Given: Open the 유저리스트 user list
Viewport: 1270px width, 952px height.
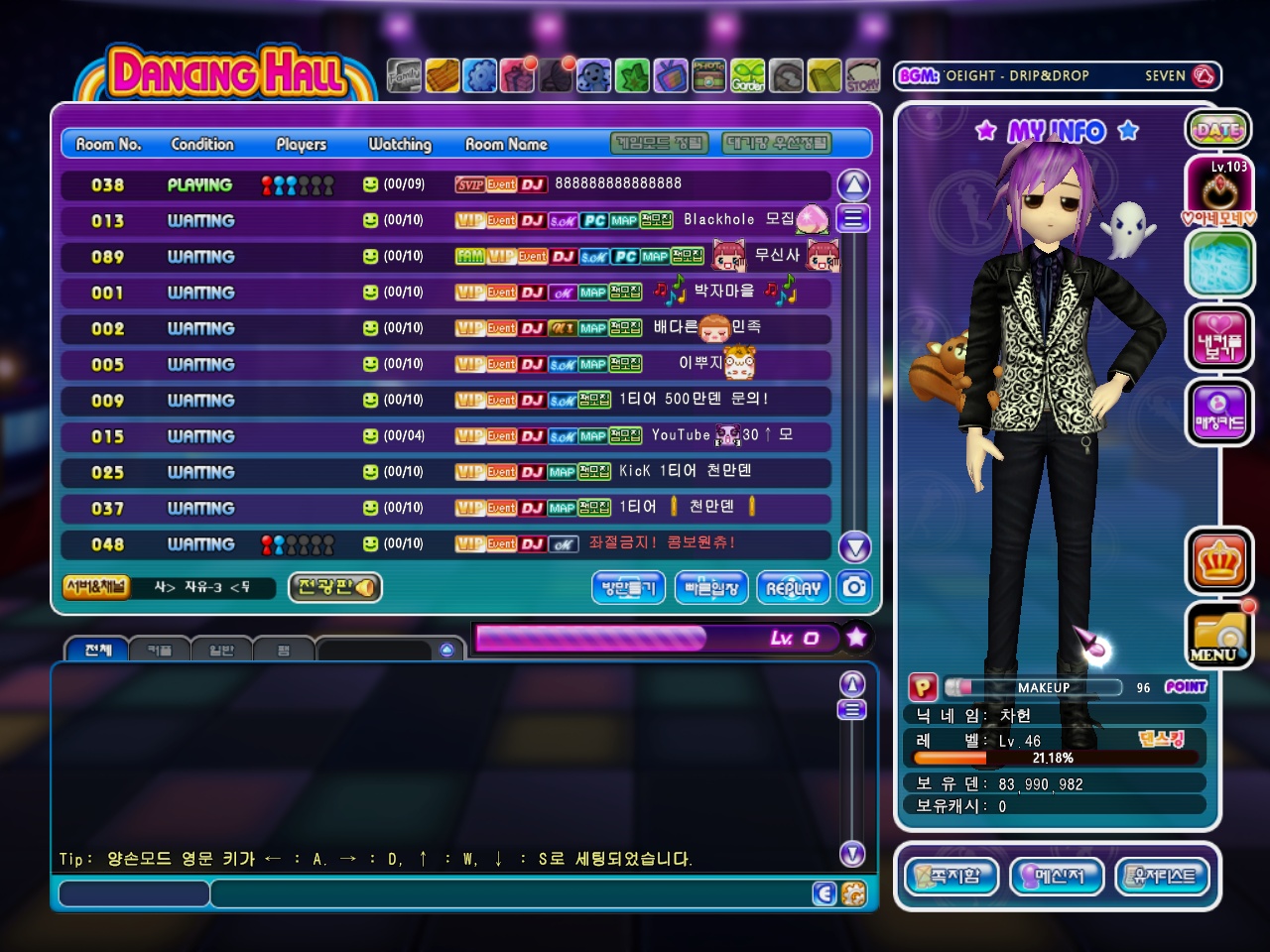Looking at the screenshot, I should click(x=1164, y=877).
